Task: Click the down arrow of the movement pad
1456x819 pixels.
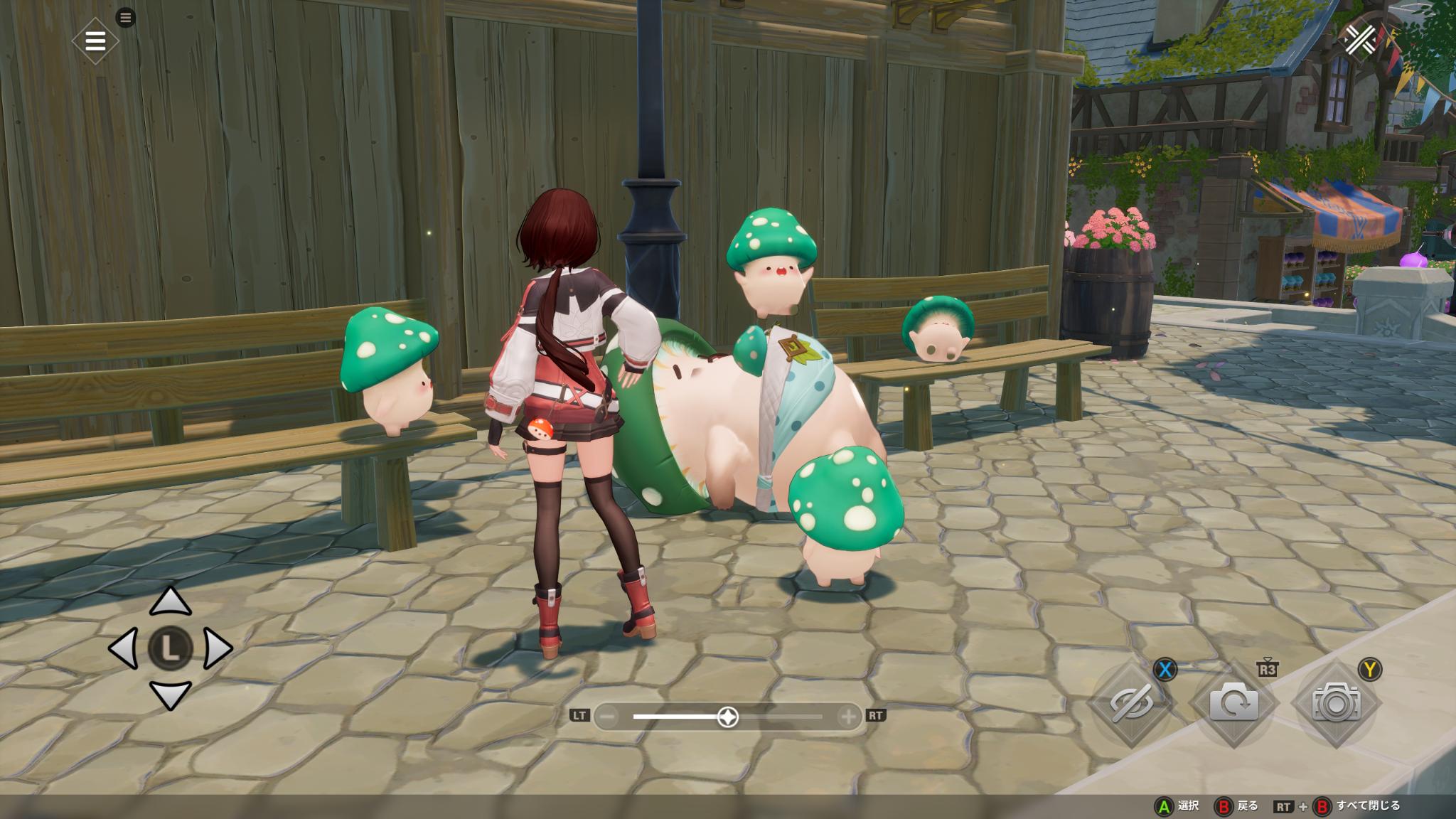Action: tap(171, 695)
